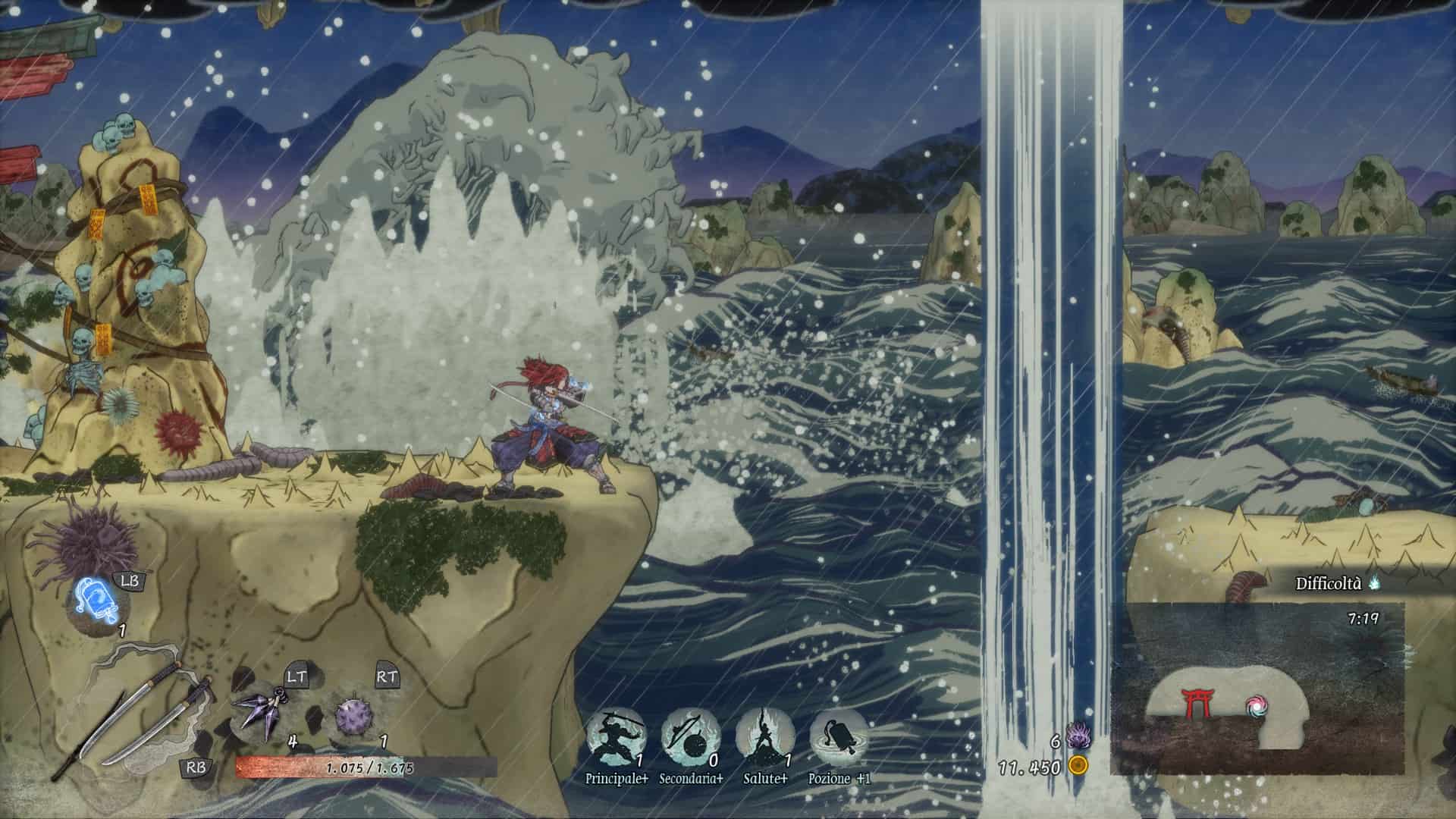
Task: Click the gold coin currency icon
Action: pyautogui.click(x=1078, y=766)
